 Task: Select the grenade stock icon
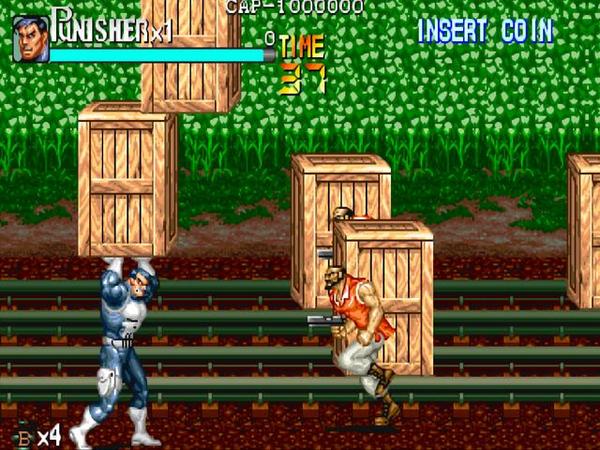coord(22,436)
